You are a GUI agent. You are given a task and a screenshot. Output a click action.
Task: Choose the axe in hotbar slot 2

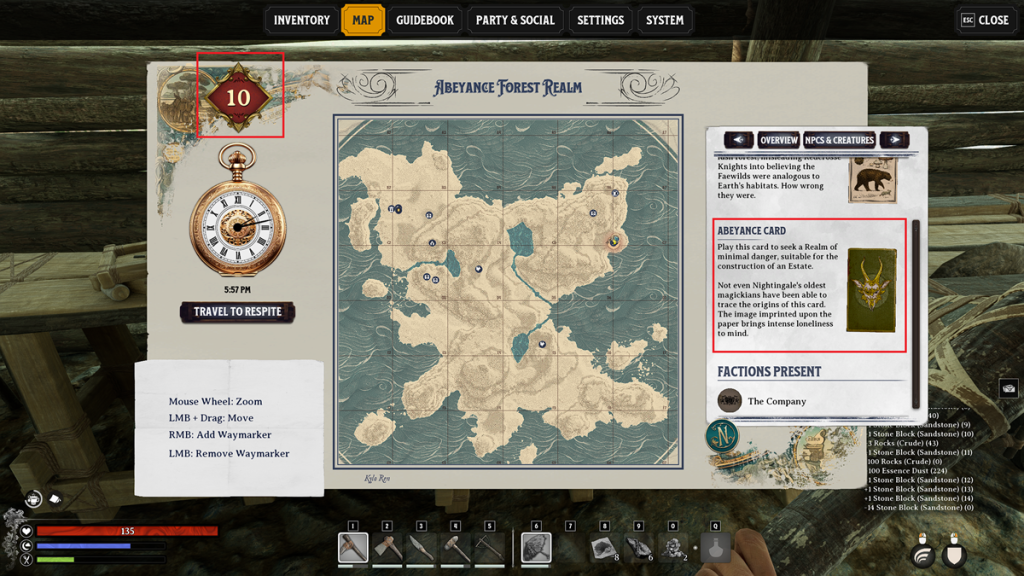click(x=387, y=547)
